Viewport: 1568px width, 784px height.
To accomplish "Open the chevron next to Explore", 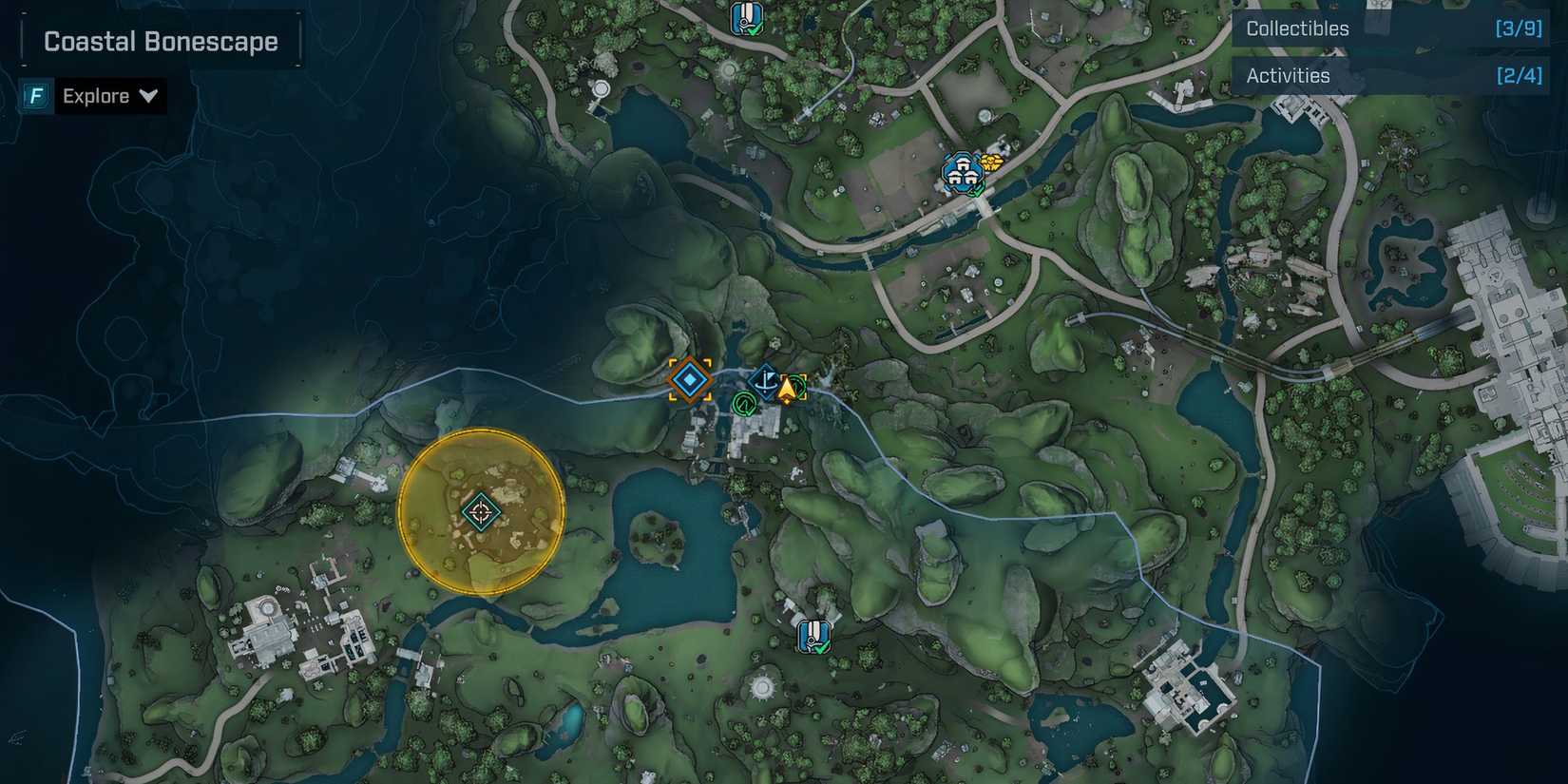I will click(x=147, y=95).
